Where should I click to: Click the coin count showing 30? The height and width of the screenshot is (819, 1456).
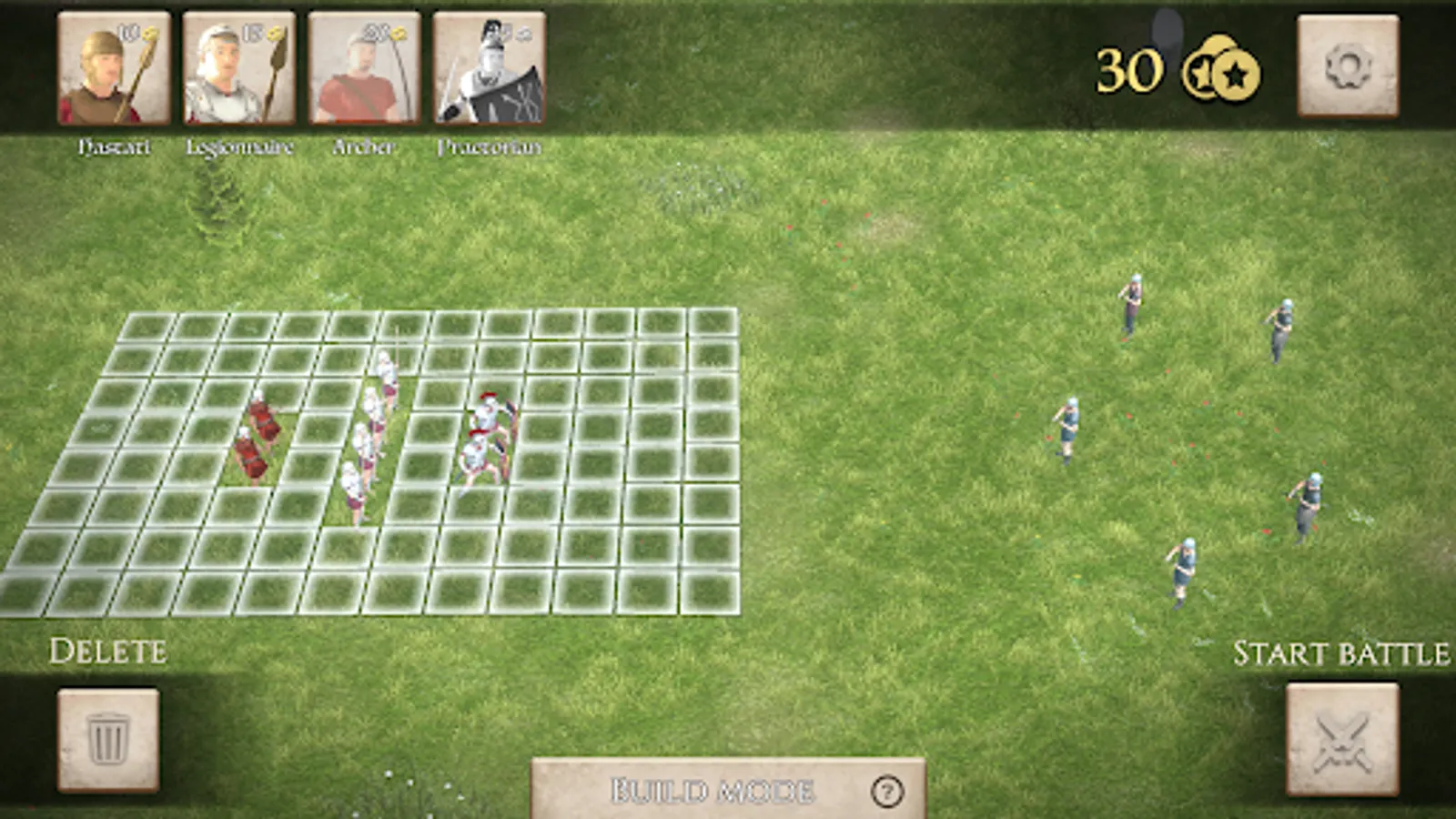[1130, 69]
